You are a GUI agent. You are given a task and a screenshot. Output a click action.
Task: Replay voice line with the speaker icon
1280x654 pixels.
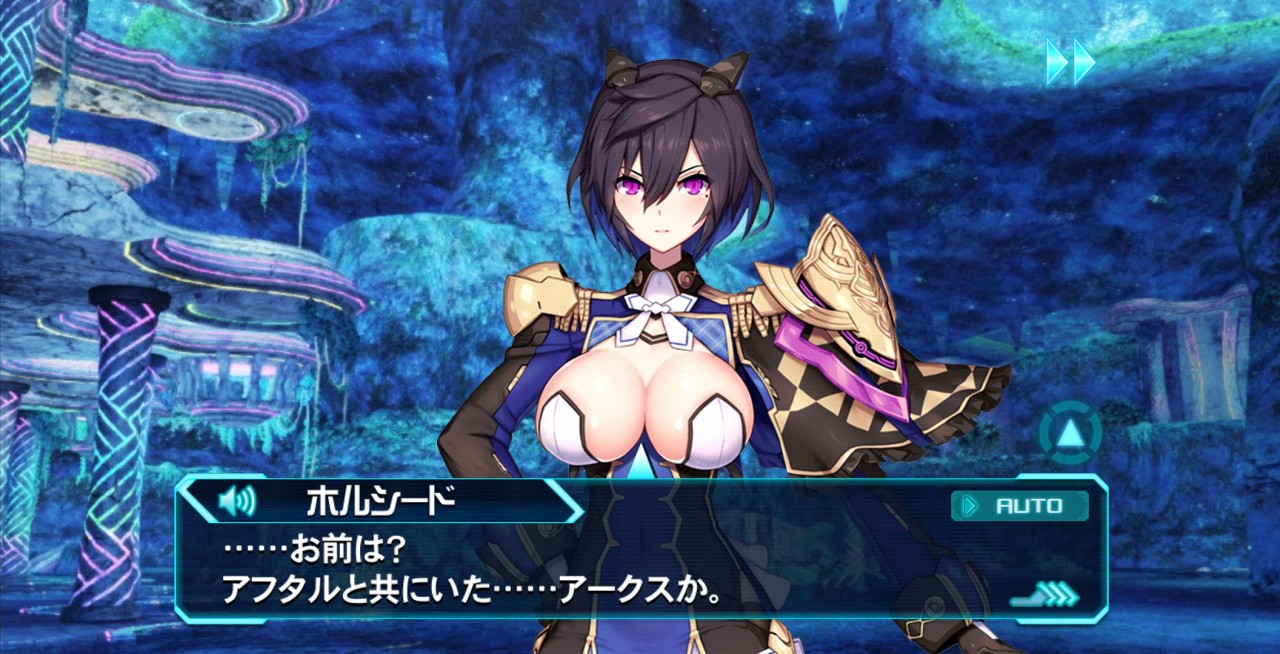coord(237,500)
